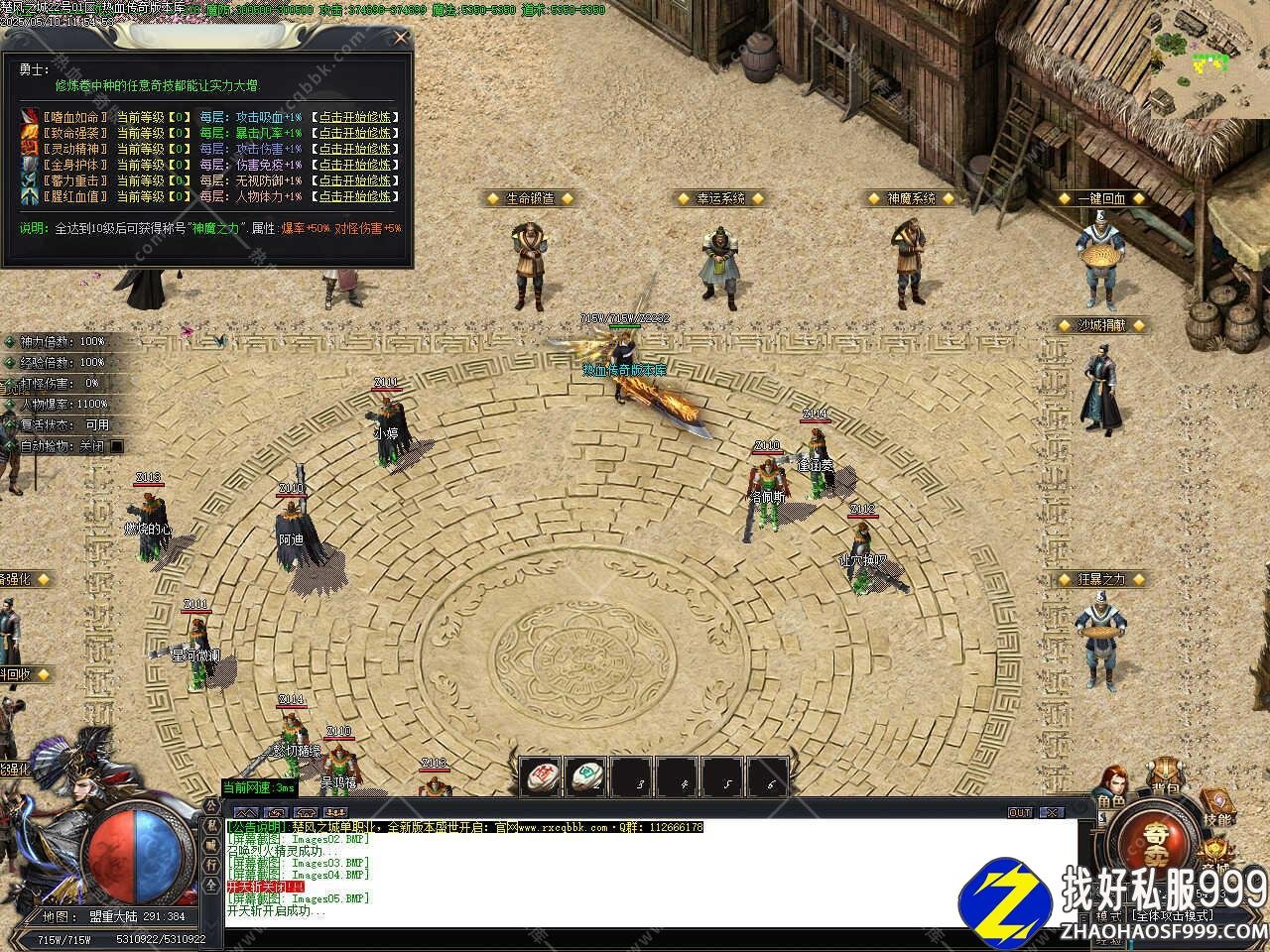Use the green rune stone in hotbar
Viewport: 1270px width, 952px height.
pyautogui.click(x=586, y=776)
